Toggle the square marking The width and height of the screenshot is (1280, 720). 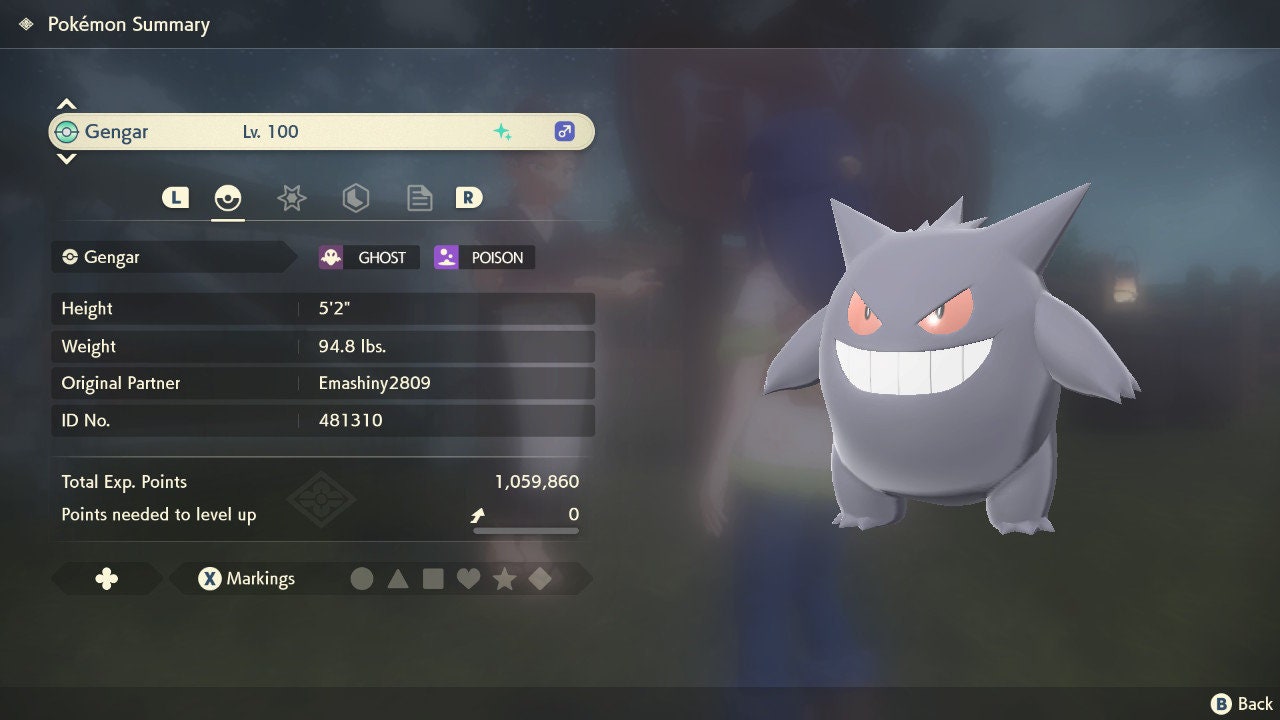click(433, 579)
